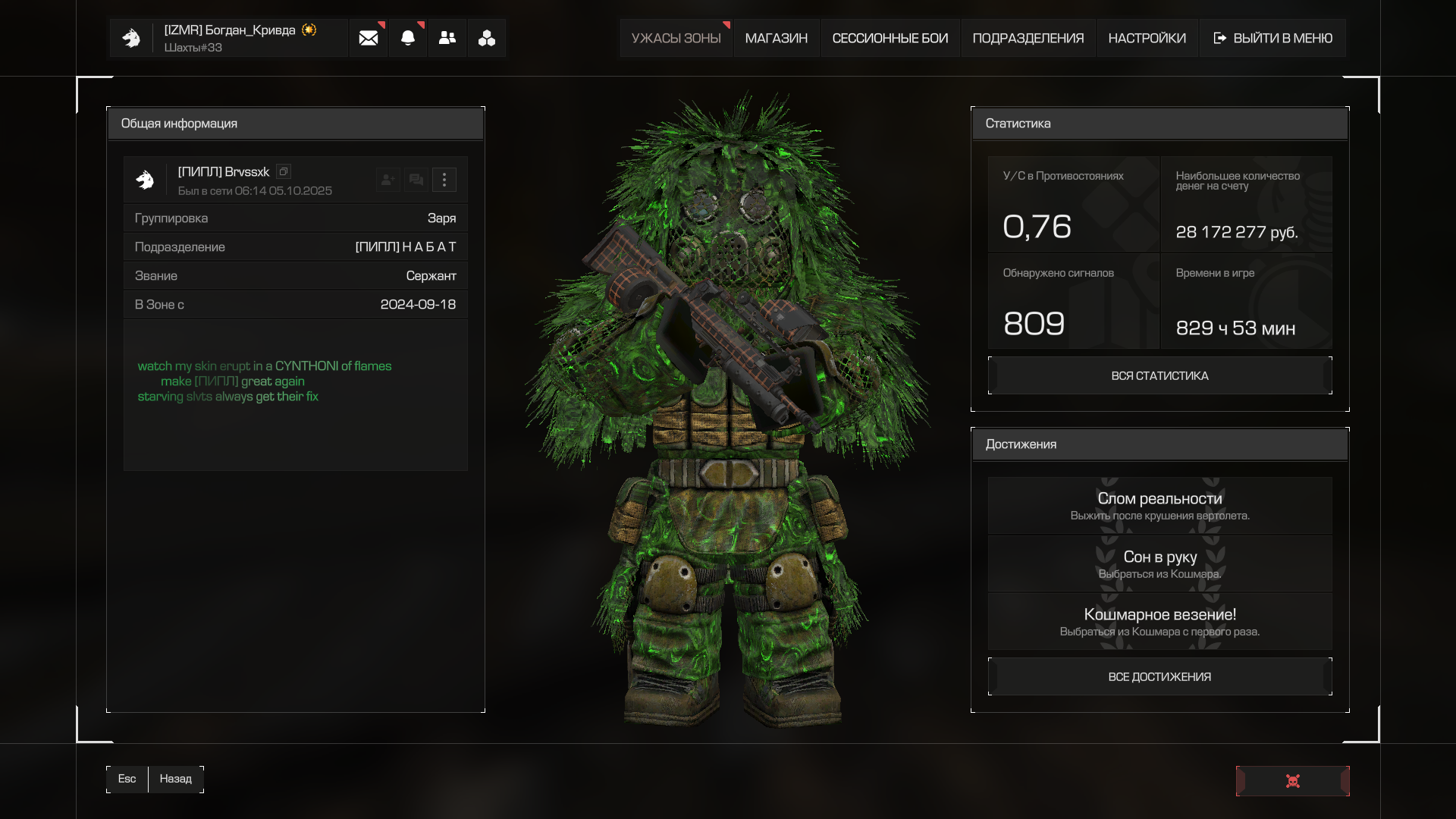
Task: Switch to СЕССИОННЫЕ БОИ
Action: 890,38
